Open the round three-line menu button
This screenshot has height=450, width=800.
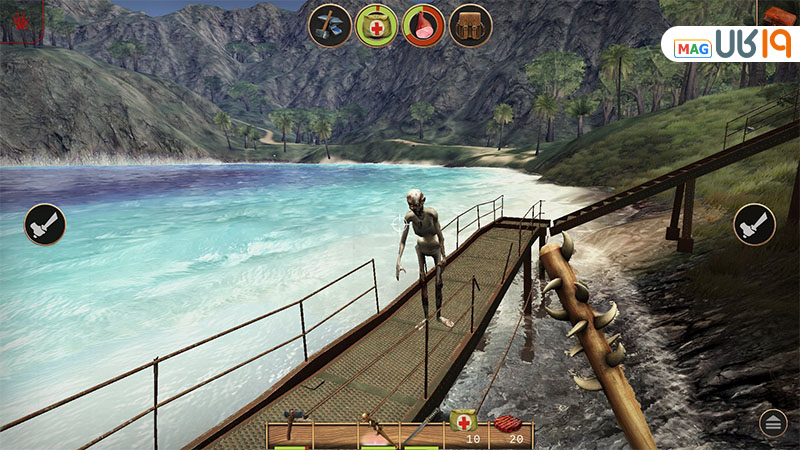(773, 422)
